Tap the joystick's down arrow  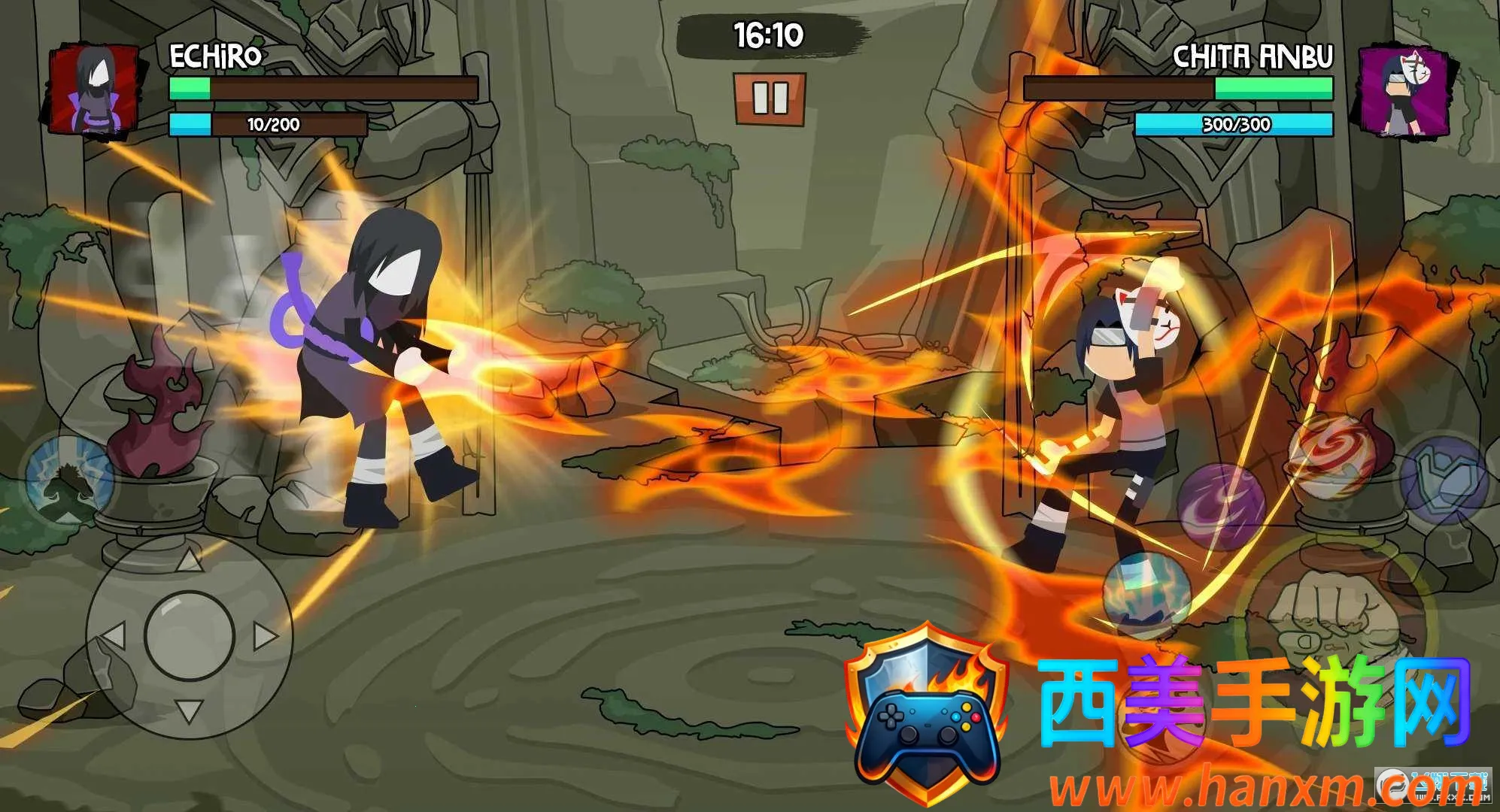[x=190, y=710]
